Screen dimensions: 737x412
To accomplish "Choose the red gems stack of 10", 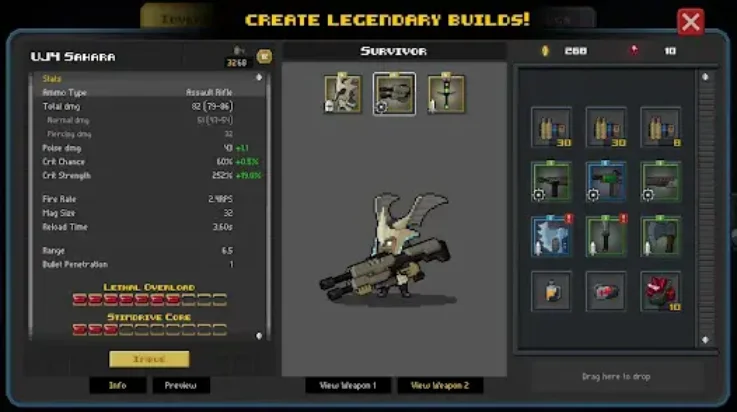I will (661, 291).
